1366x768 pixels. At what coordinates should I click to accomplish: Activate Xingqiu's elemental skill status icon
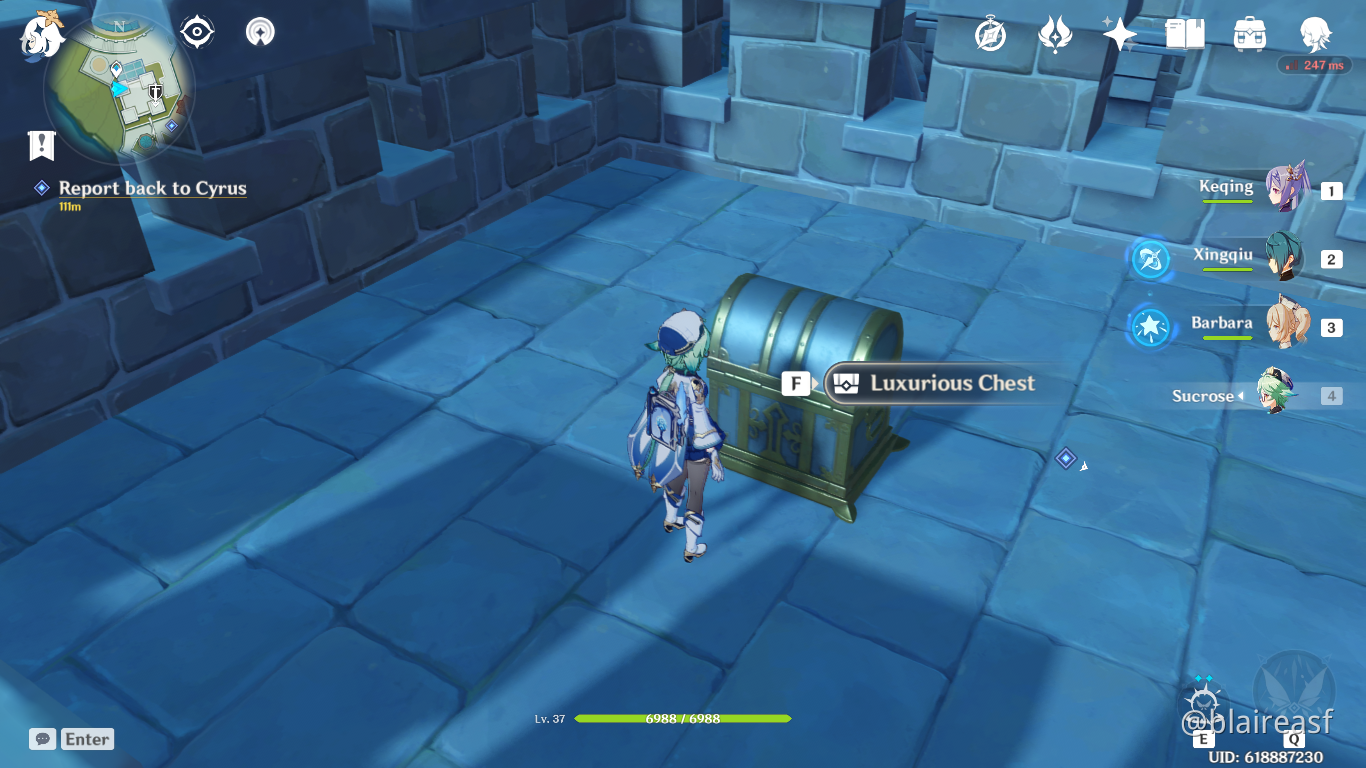[1149, 259]
